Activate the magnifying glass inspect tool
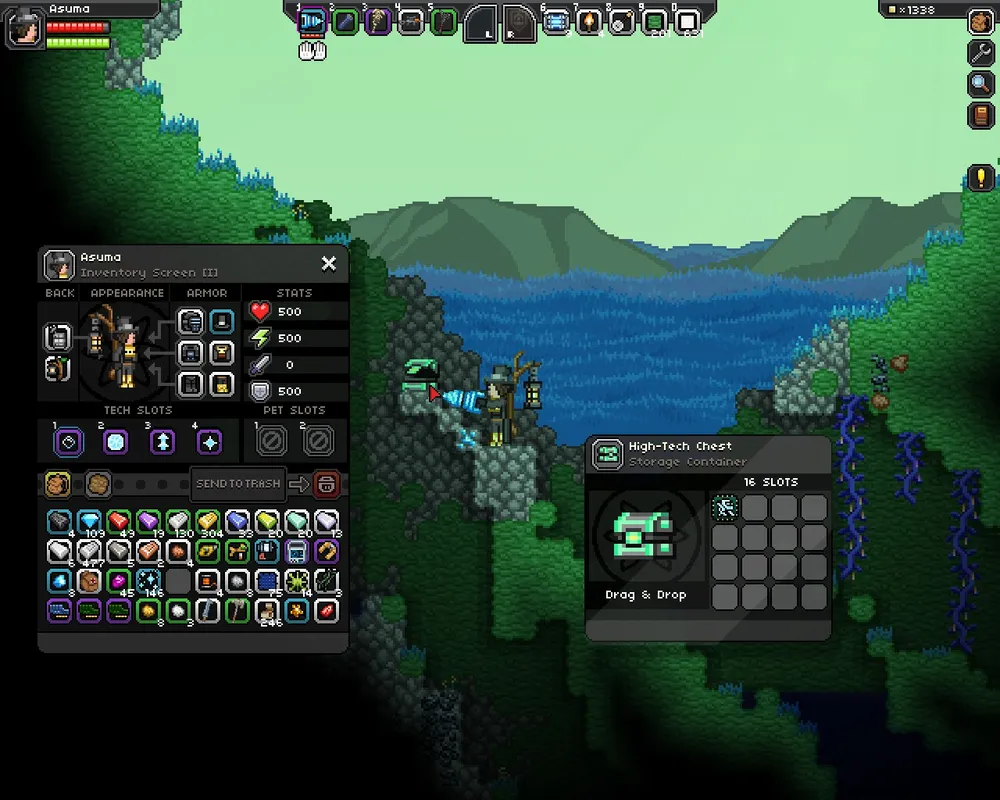The image size is (1000, 800). [x=981, y=84]
